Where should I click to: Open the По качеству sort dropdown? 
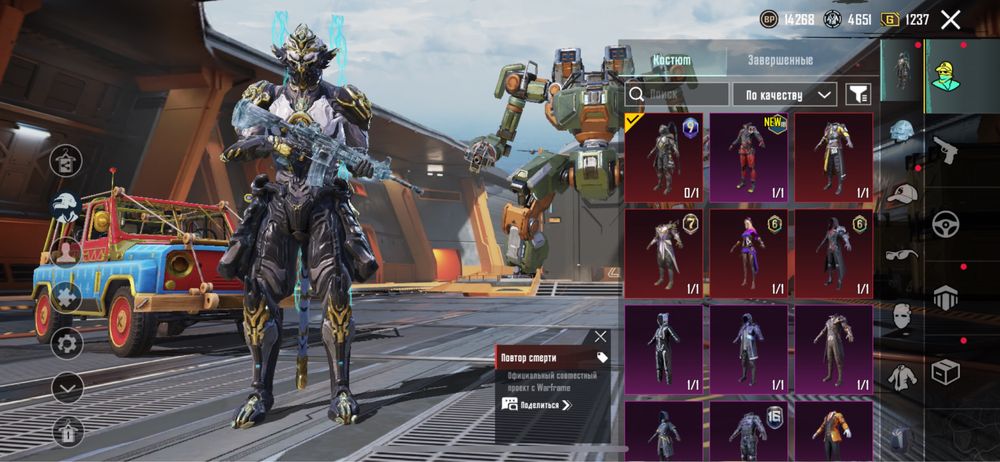784,94
